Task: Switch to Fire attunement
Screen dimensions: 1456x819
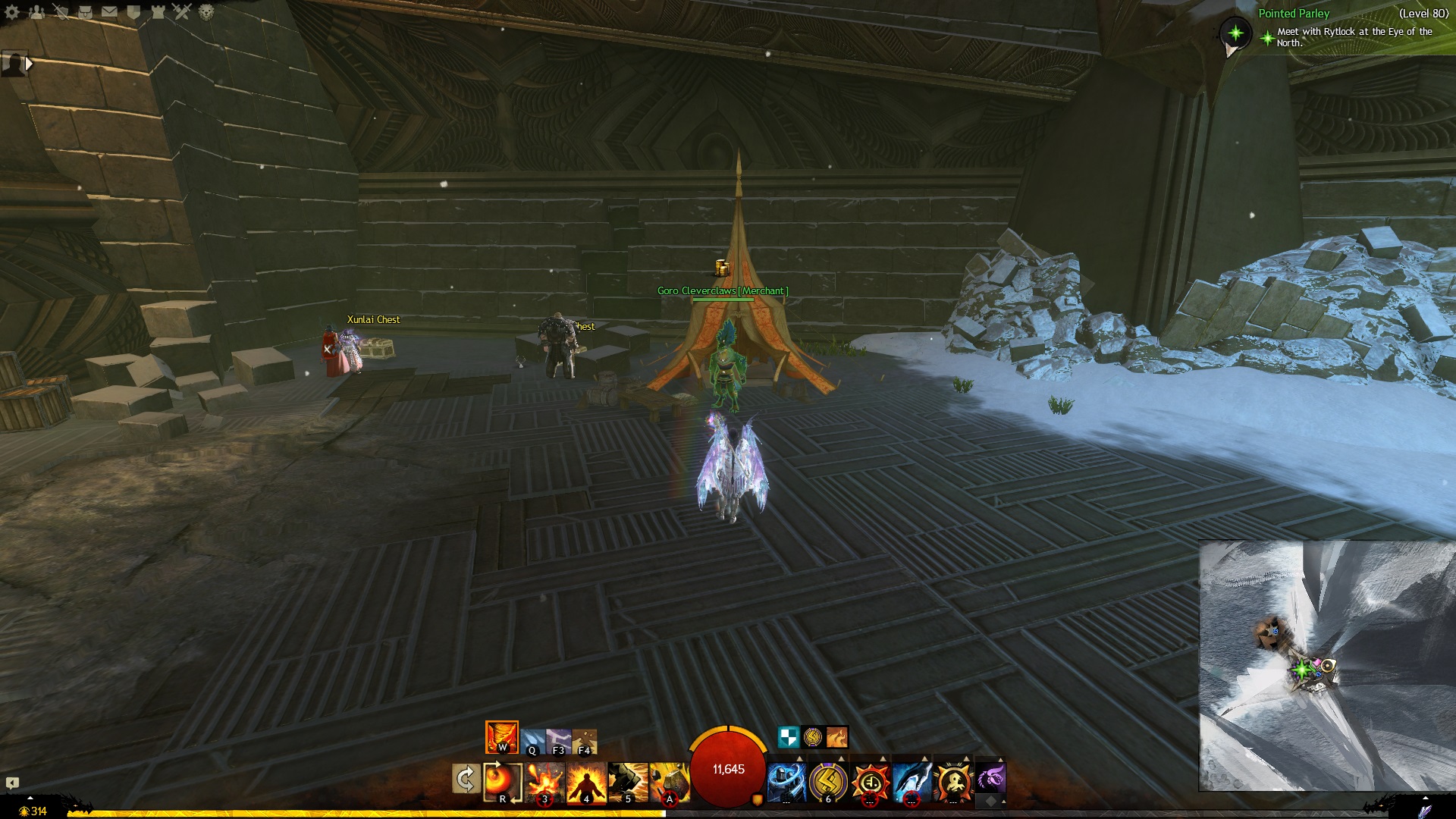Action: pyautogui.click(x=501, y=737)
